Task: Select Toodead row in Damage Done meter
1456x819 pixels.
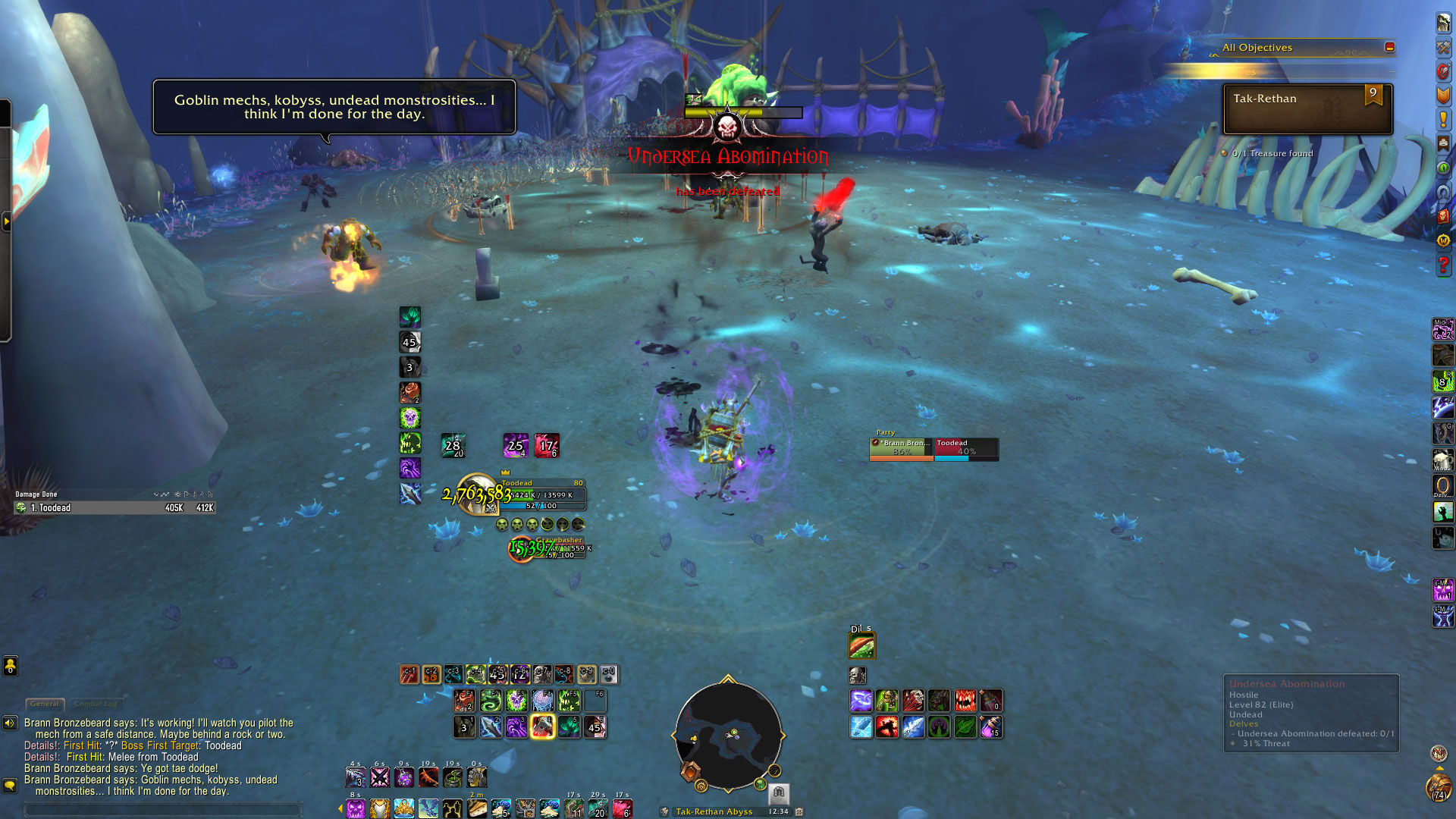Action: (x=114, y=508)
